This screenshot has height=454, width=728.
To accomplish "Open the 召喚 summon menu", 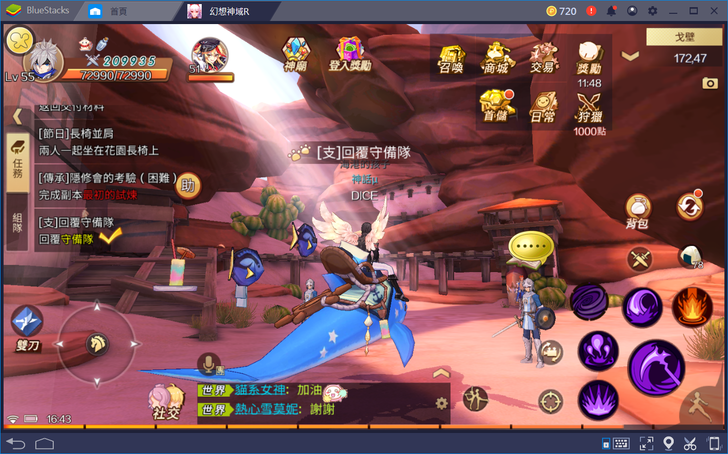I will (x=451, y=58).
